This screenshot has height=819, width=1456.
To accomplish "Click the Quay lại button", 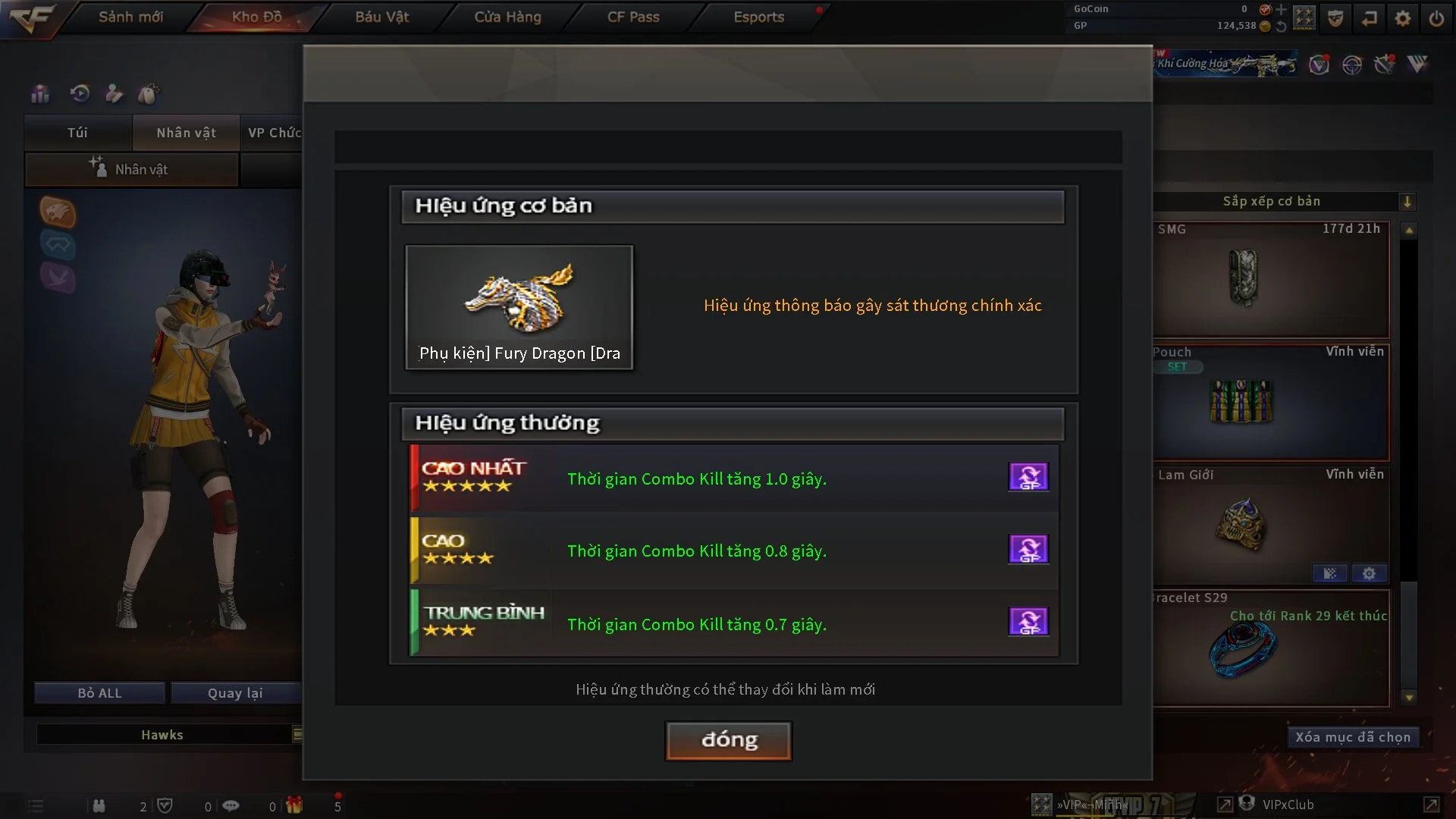I will (x=235, y=693).
